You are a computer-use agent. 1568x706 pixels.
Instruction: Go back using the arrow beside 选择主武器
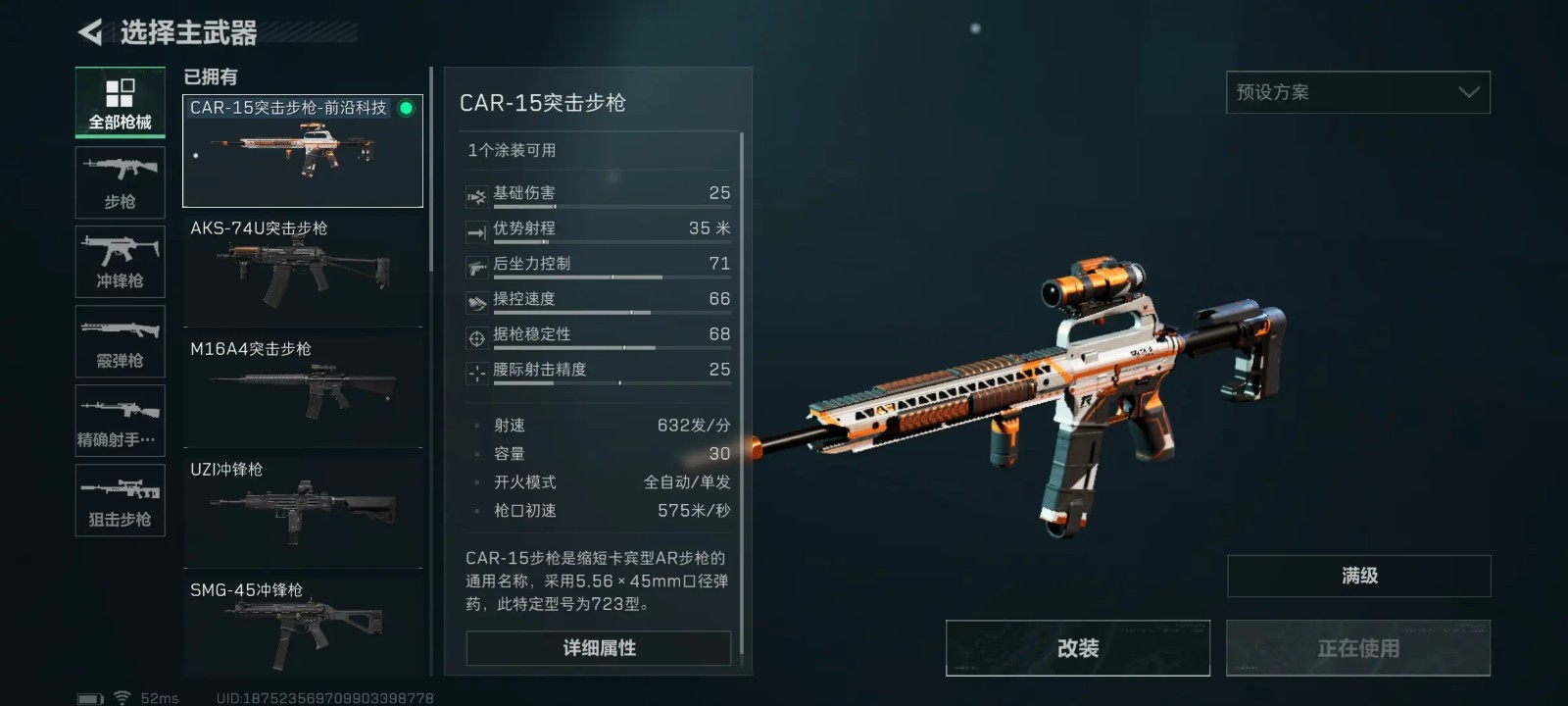click(x=90, y=33)
